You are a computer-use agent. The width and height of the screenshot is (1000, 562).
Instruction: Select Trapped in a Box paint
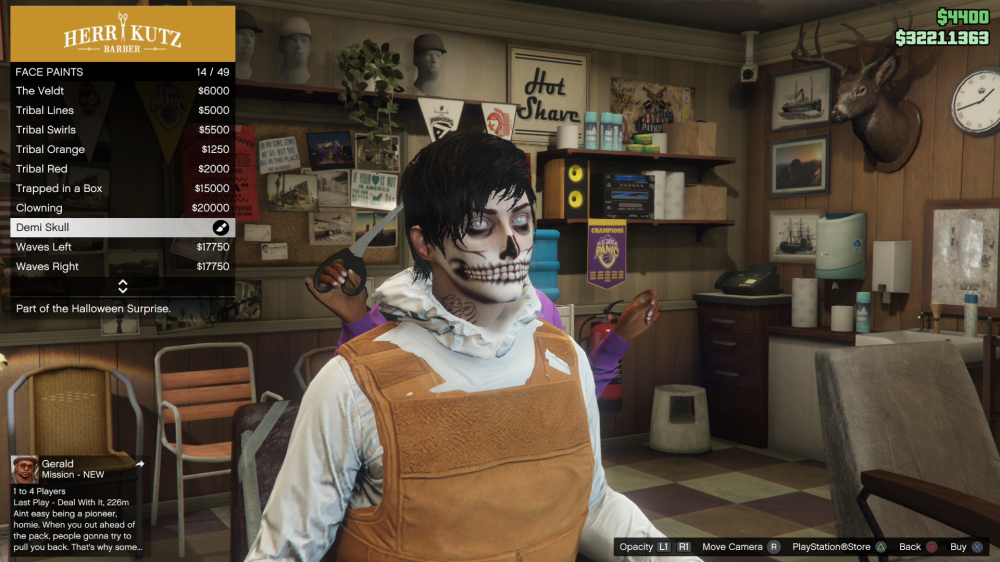point(122,189)
